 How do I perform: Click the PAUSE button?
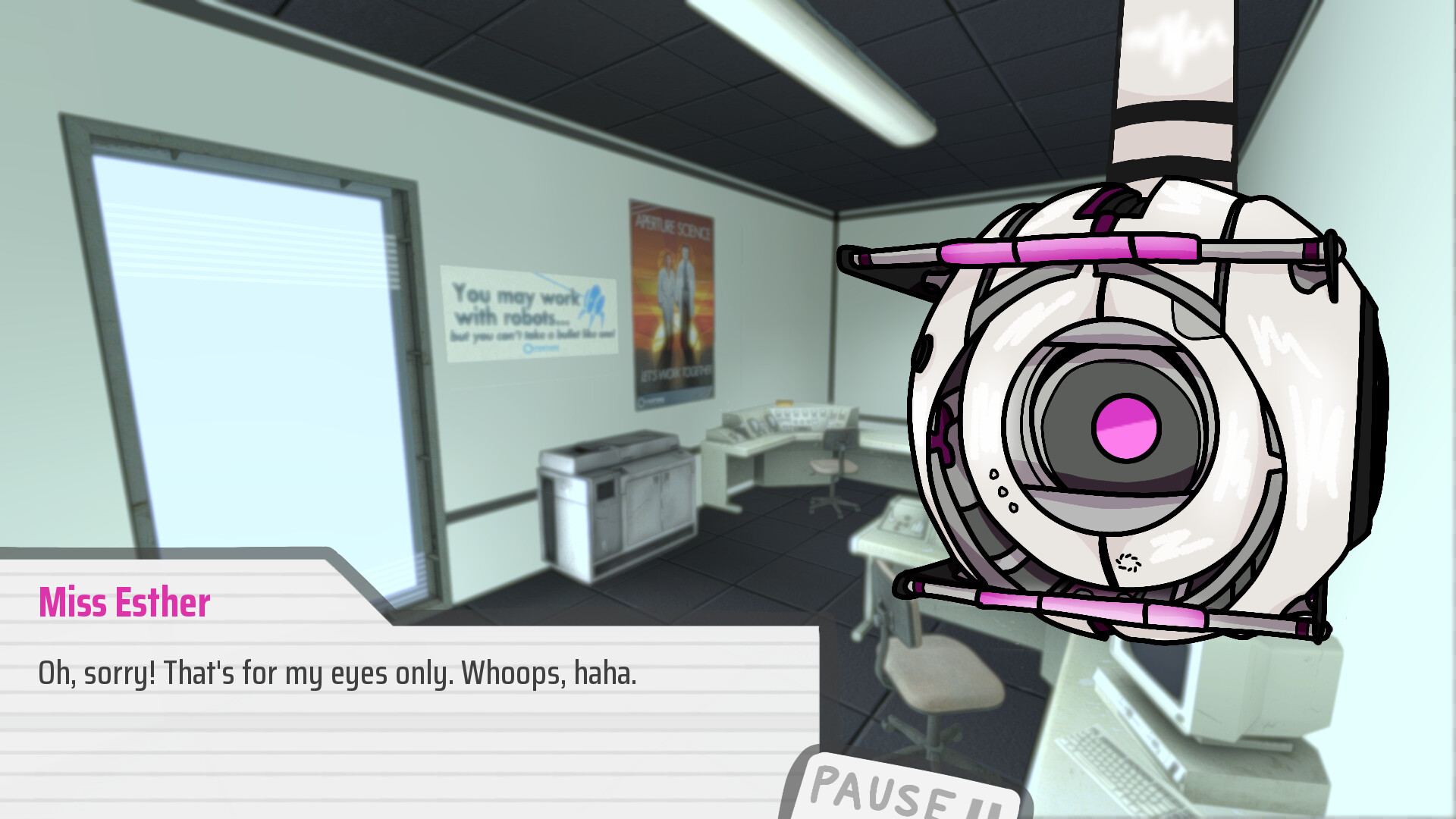pyautogui.click(x=899, y=792)
